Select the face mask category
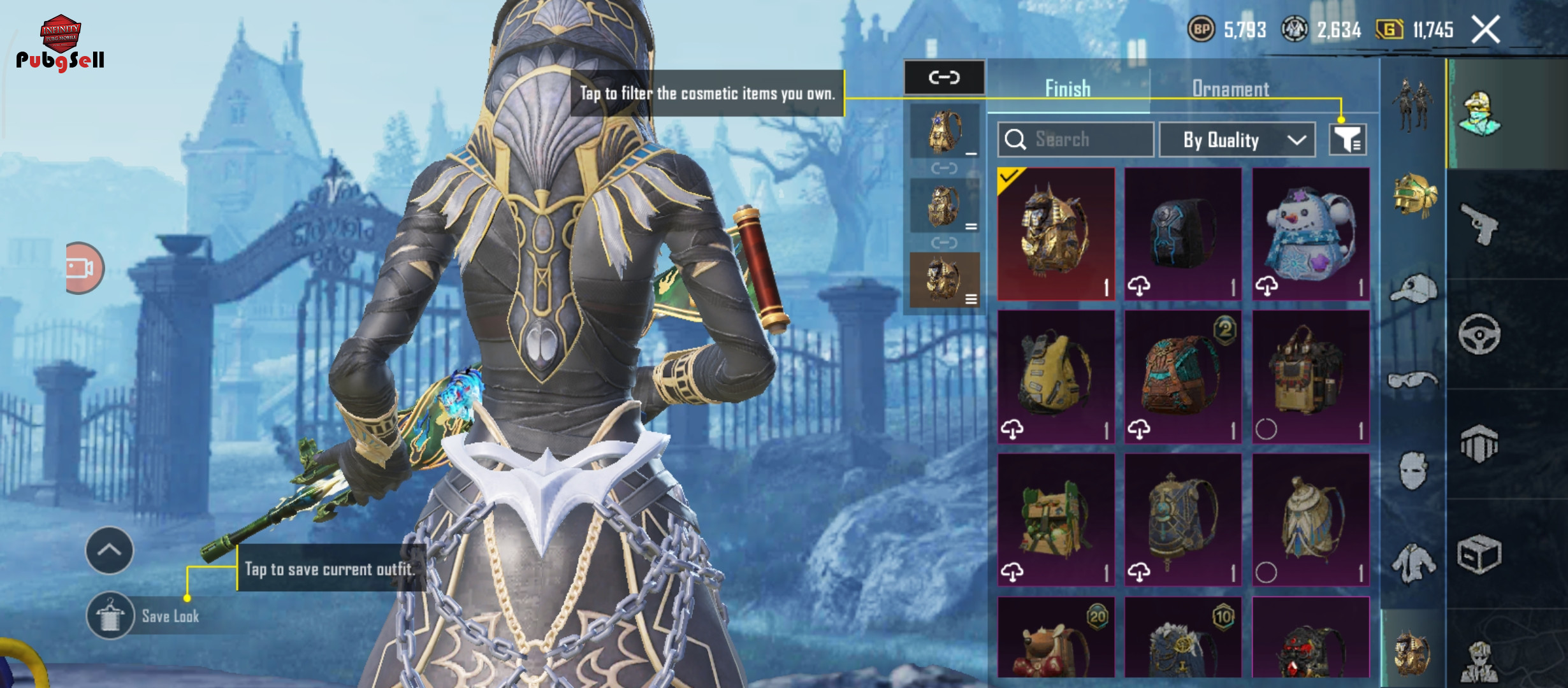The height and width of the screenshot is (688, 1568). point(1414,471)
